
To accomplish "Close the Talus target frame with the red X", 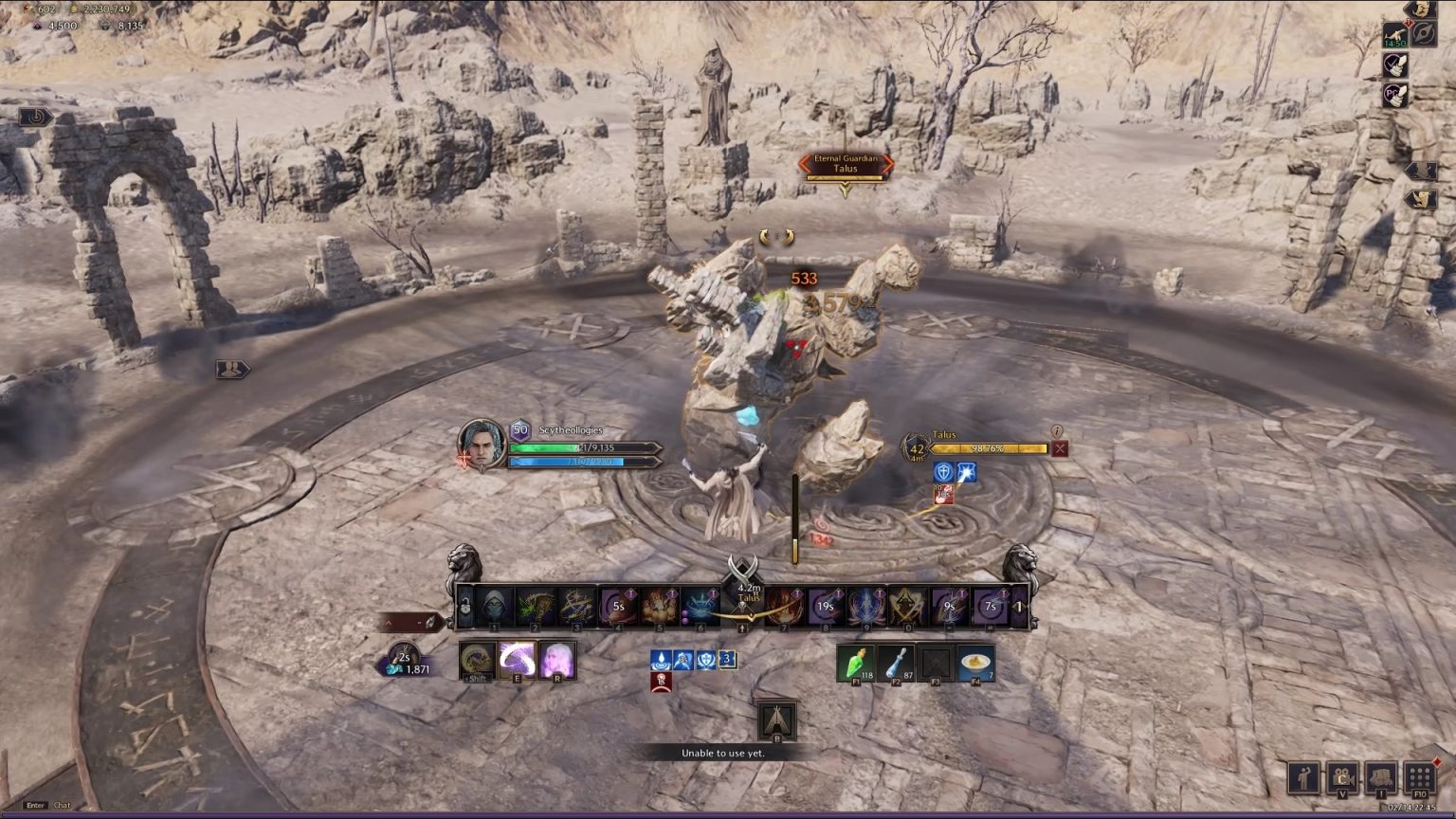I will pyautogui.click(x=1060, y=449).
